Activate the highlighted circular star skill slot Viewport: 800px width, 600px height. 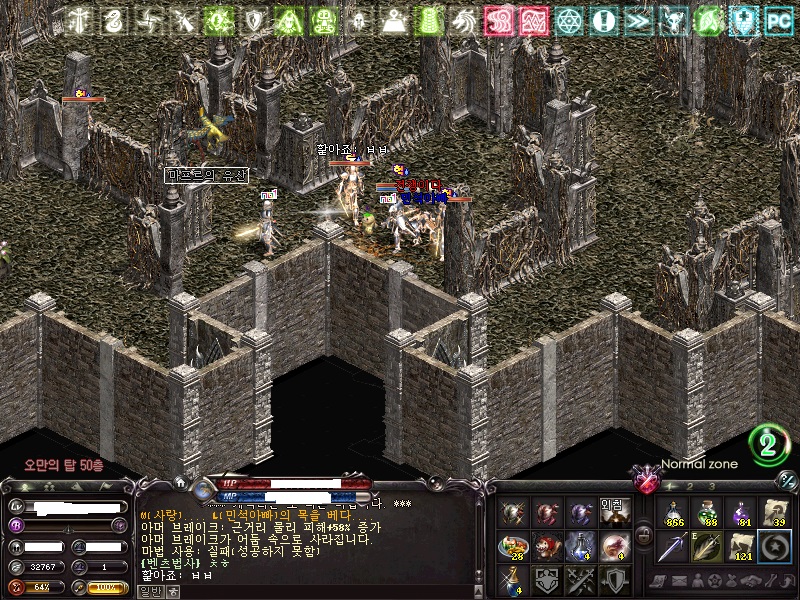click(x=774, y=546)
